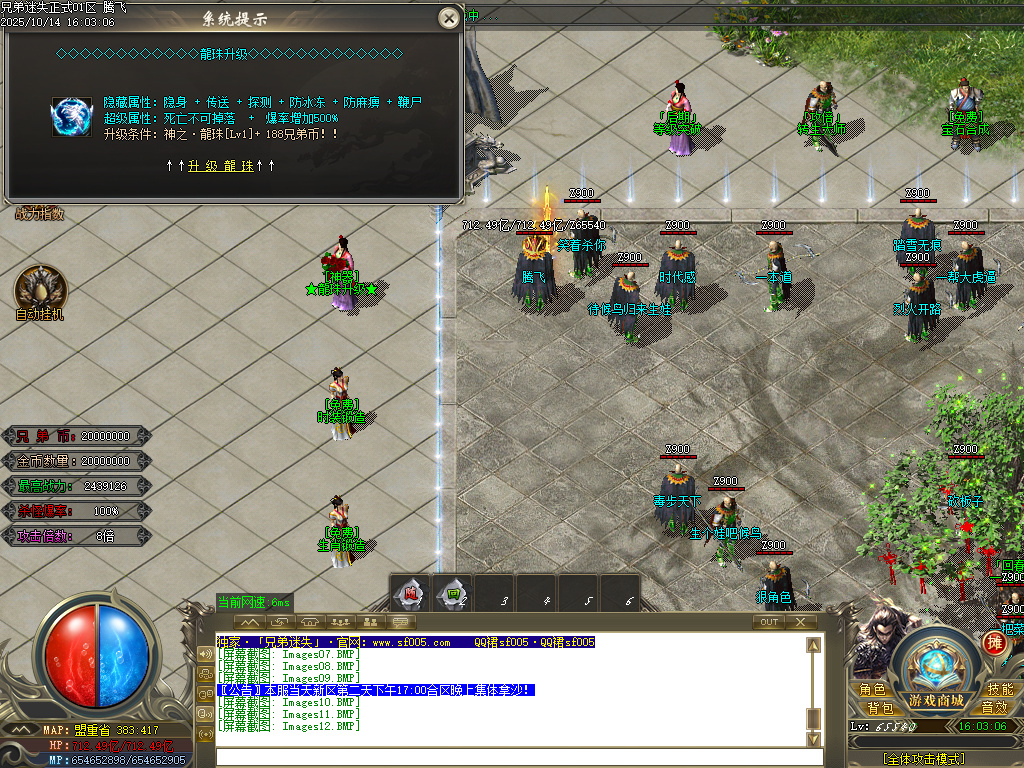Use the 回 item in hotbar slot two
This screenshot has height=768, width=1024.
coord(453,595)
